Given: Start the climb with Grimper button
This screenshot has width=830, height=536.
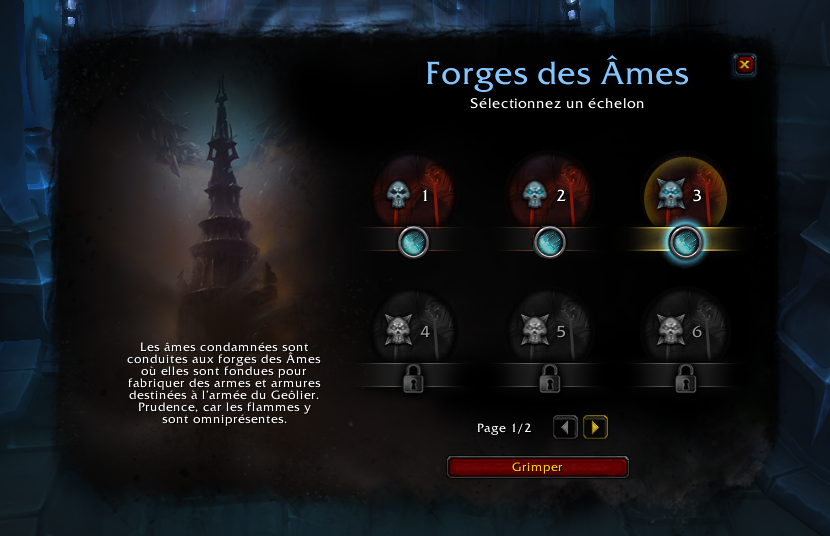Looking at the screenshot, I should pos(538,467).
